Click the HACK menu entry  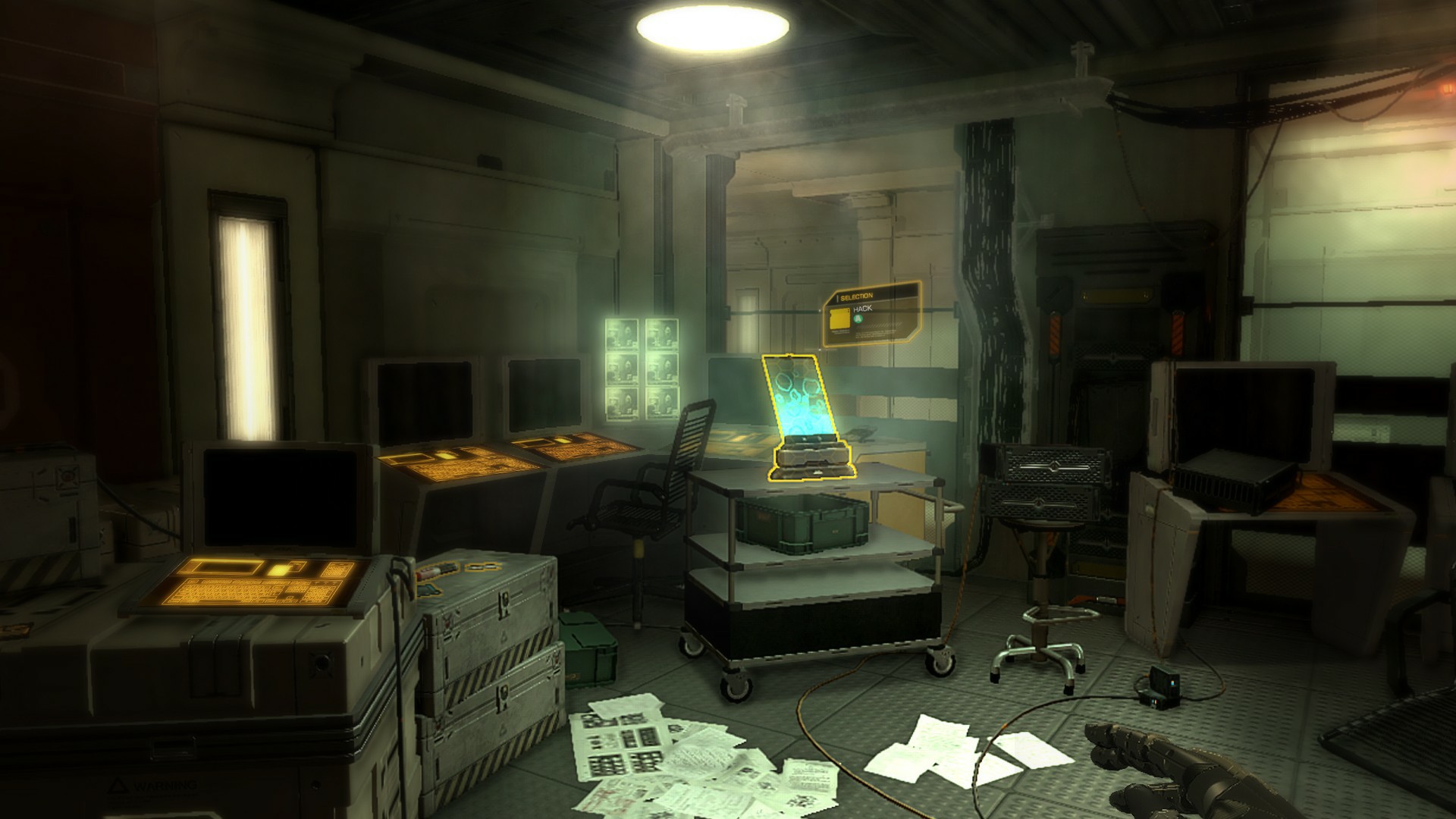864,309
